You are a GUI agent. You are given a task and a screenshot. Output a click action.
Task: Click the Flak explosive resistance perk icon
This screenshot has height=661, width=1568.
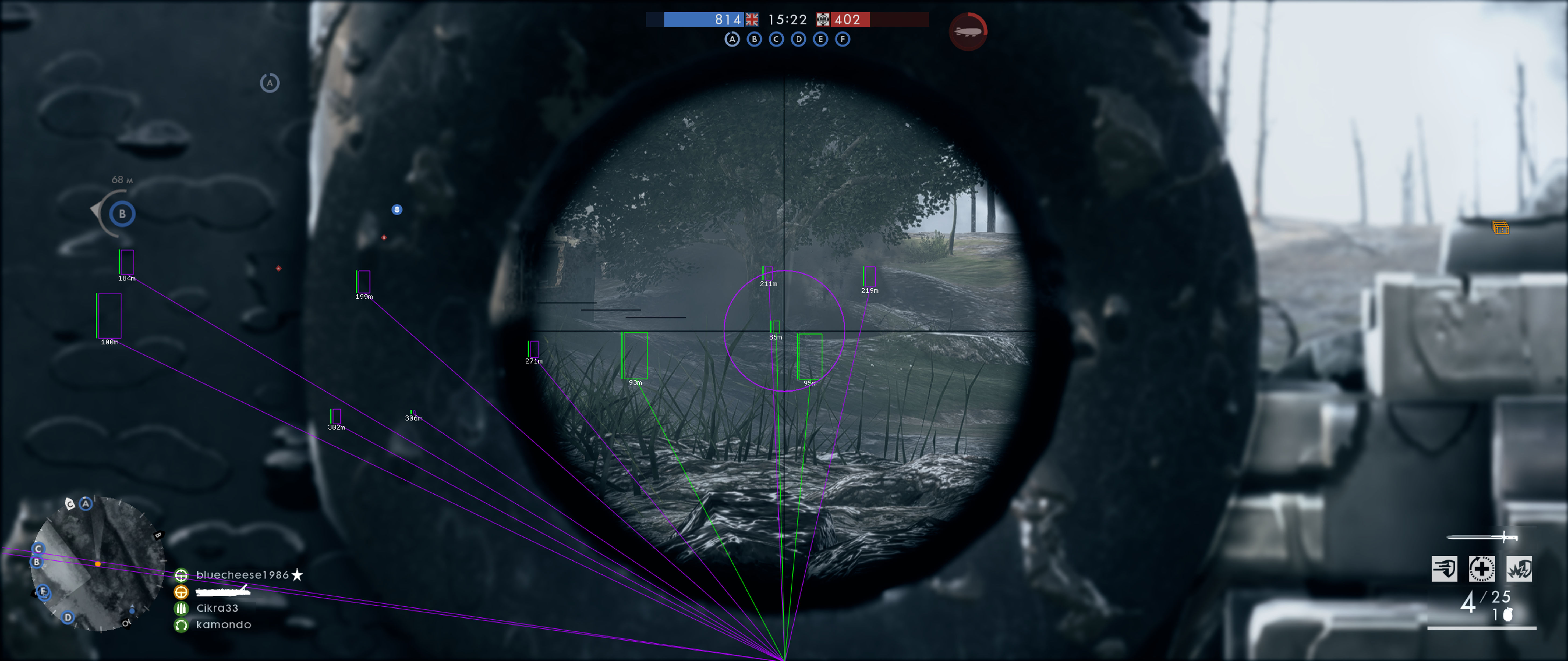pyautogui.click(x=1519, y=569)
